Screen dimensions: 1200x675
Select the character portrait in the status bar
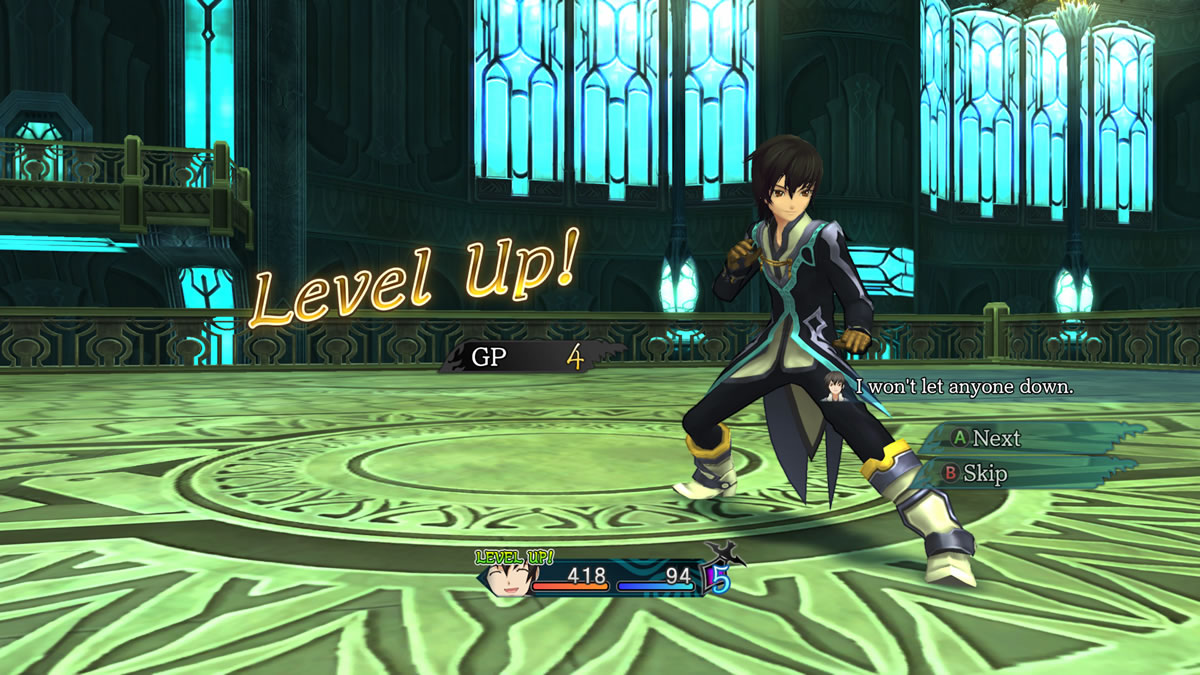(x=508, y=579)
